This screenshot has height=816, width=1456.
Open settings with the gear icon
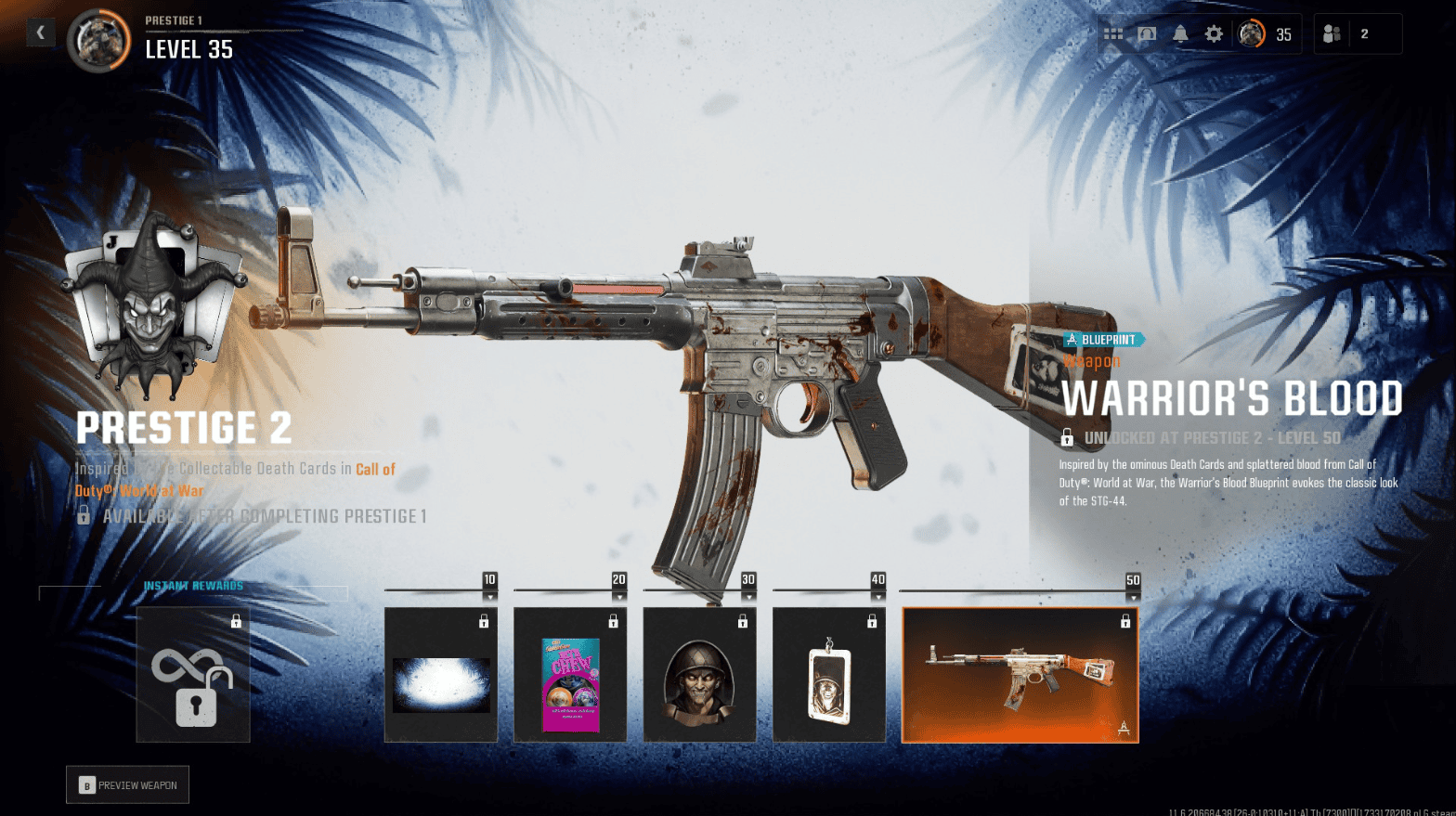1213,32
